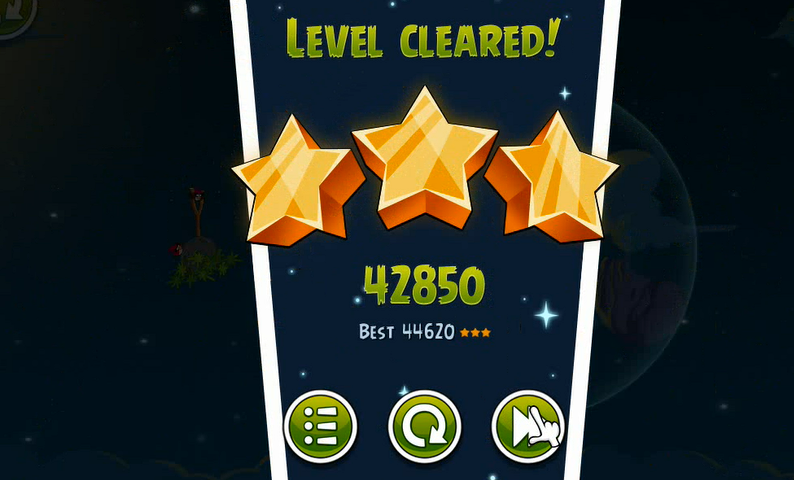
Task: Continue to the next level
Action: (x=527, y=427)
